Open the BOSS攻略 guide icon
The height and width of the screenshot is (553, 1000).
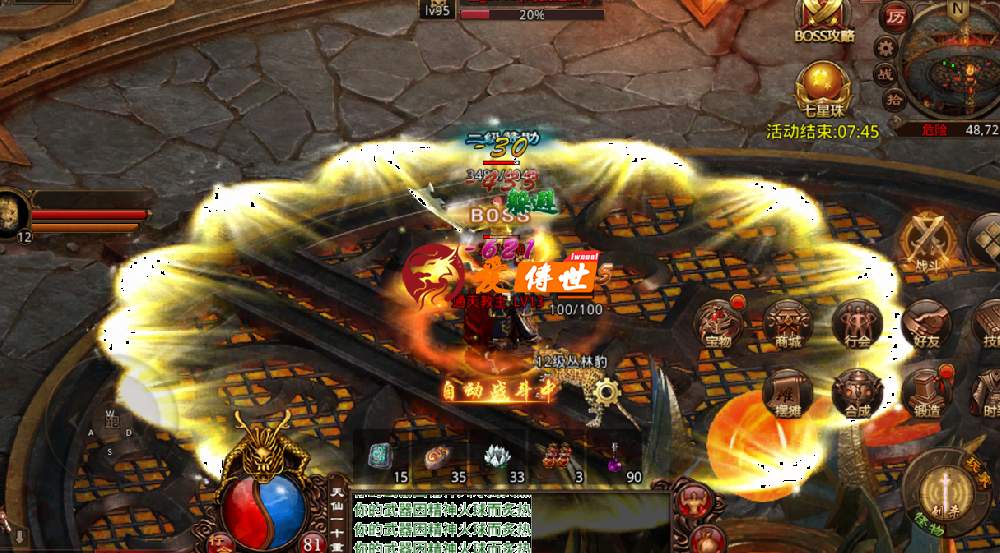click(x=825, y=16)
